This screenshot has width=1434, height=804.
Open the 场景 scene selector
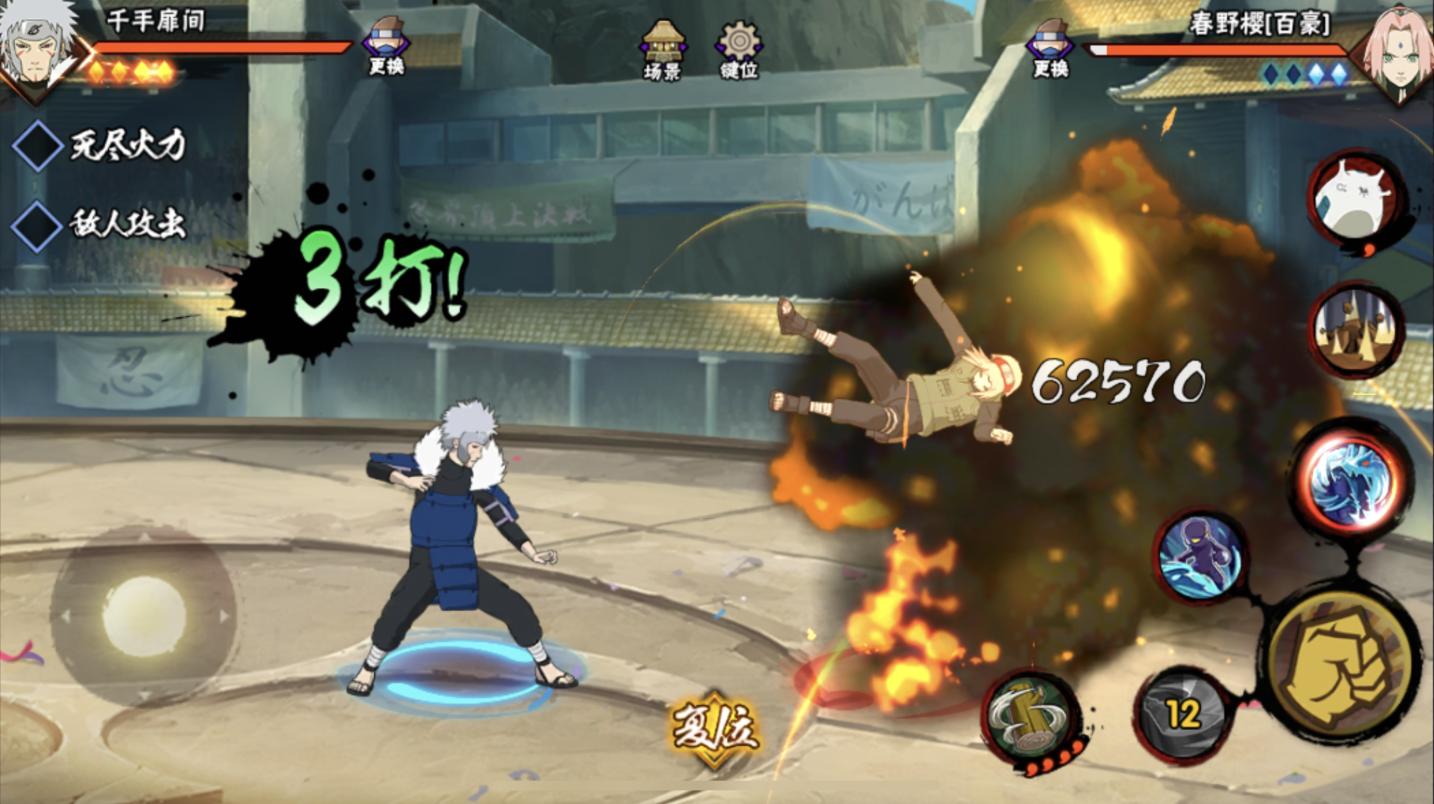click(x=662, y=48)
